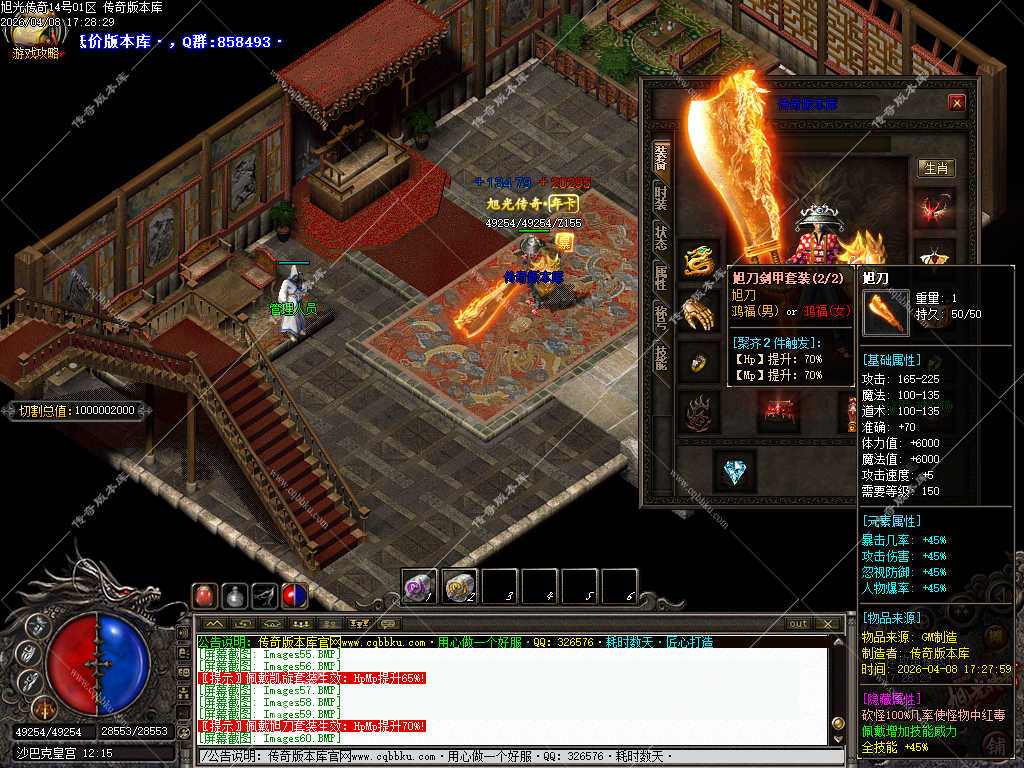Close the chat window with its X
The height and width of the screenshot is (768, 1024).
(x=827, y=624)
